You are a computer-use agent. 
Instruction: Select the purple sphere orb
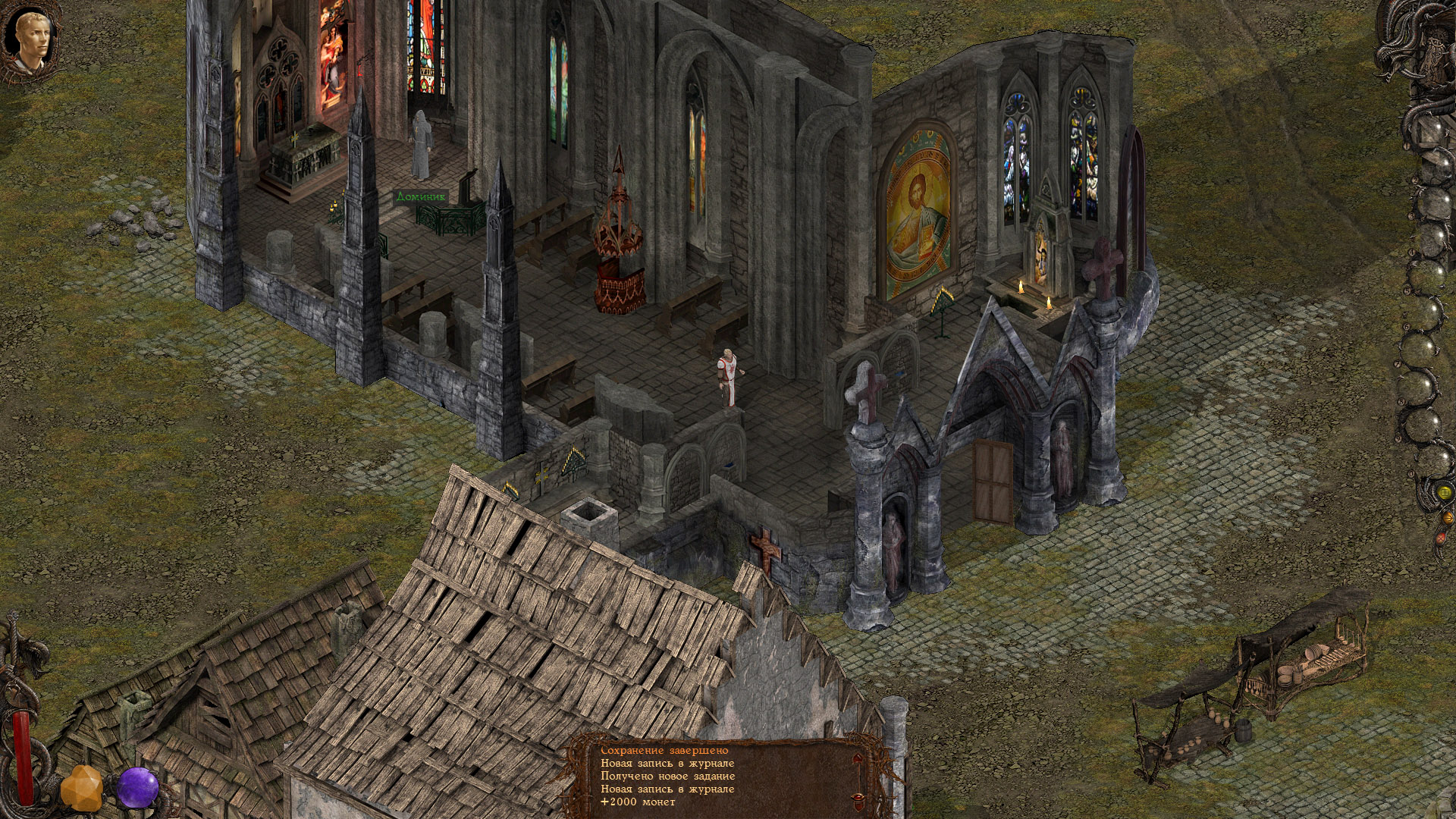(x=137, y=786)
